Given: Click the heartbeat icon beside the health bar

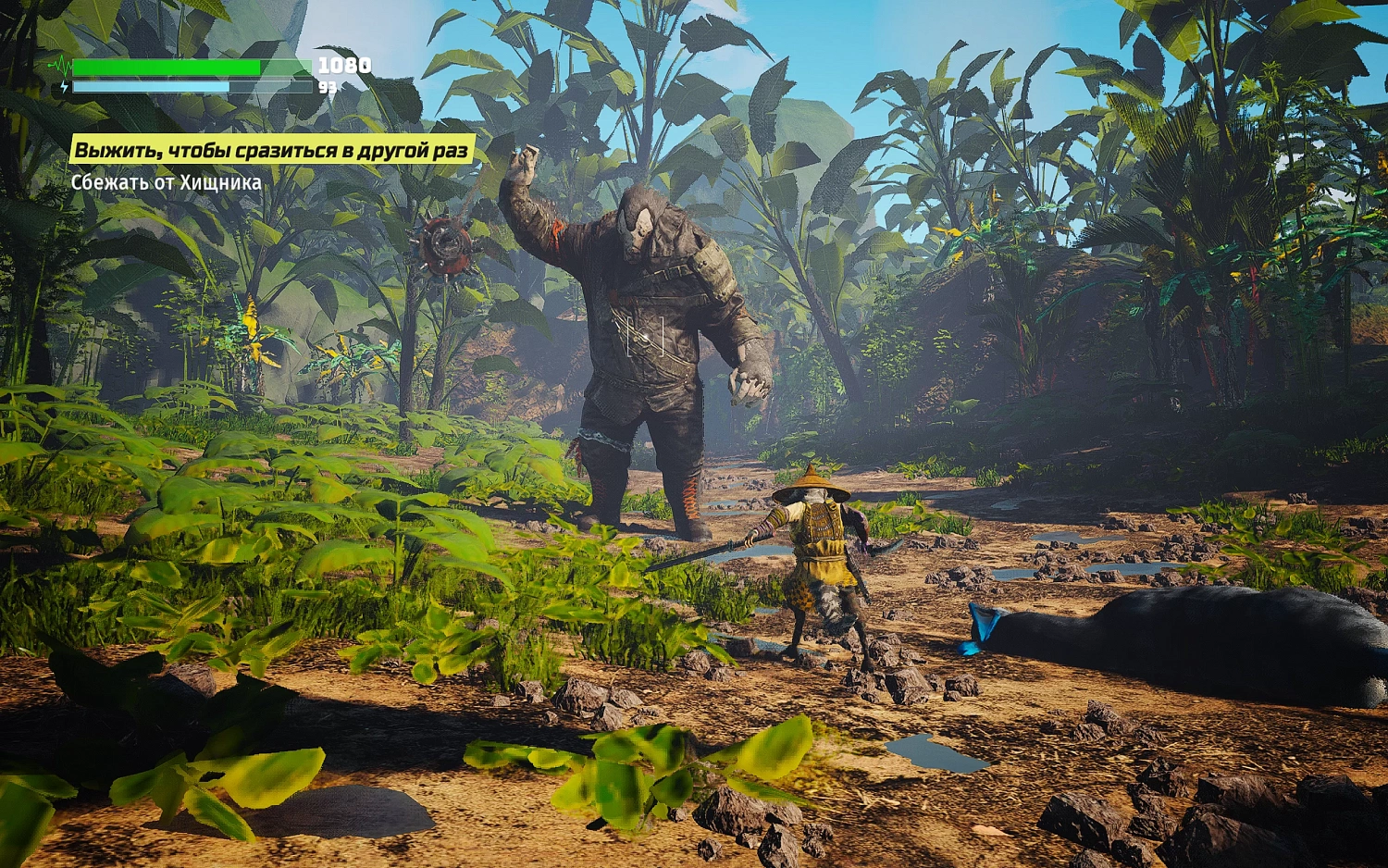Looking at the screenshot, I should coord(62,68).
